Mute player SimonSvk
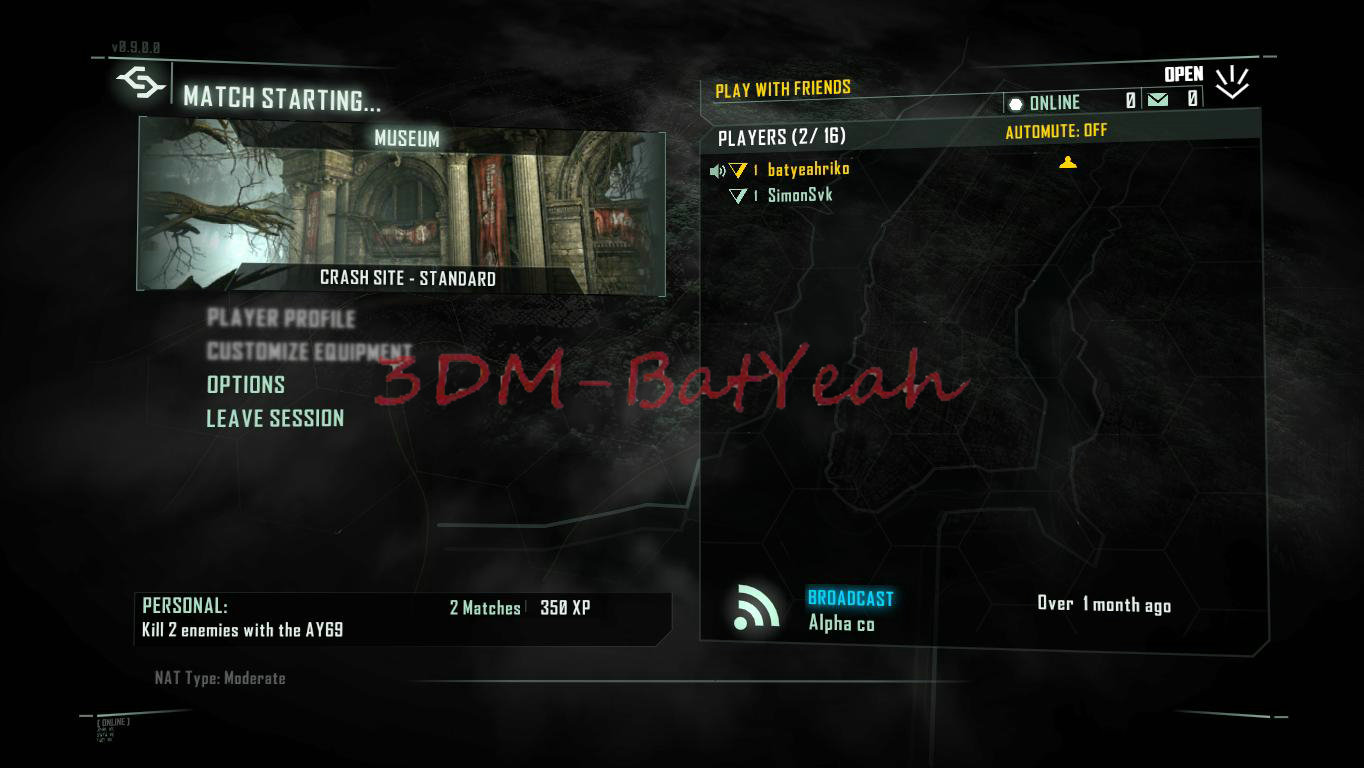 tap(717, 195)
